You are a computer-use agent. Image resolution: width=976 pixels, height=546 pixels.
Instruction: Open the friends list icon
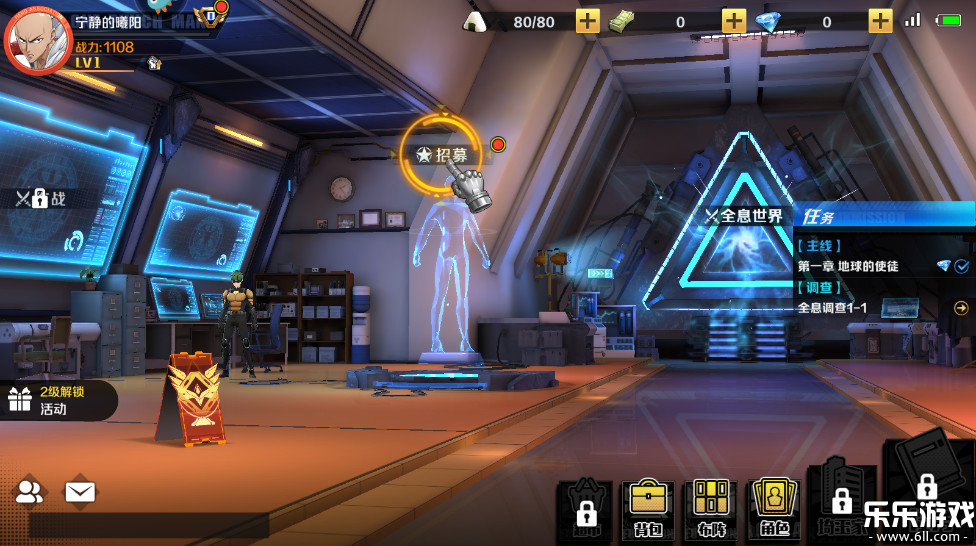pos(30,491)
